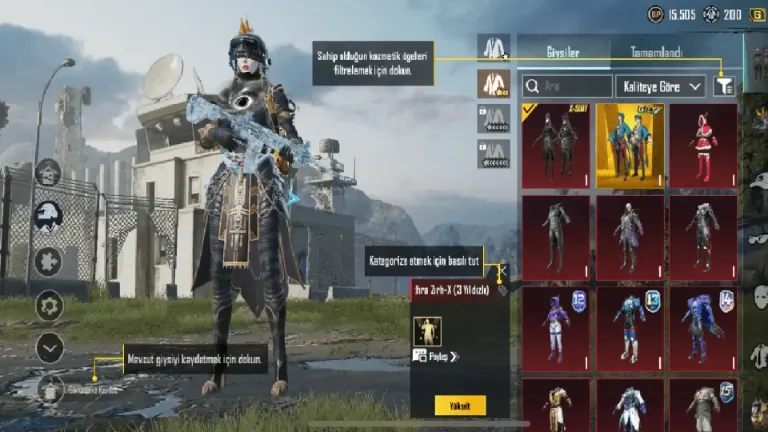Select the red Santa outfit tile

point(703,146)
